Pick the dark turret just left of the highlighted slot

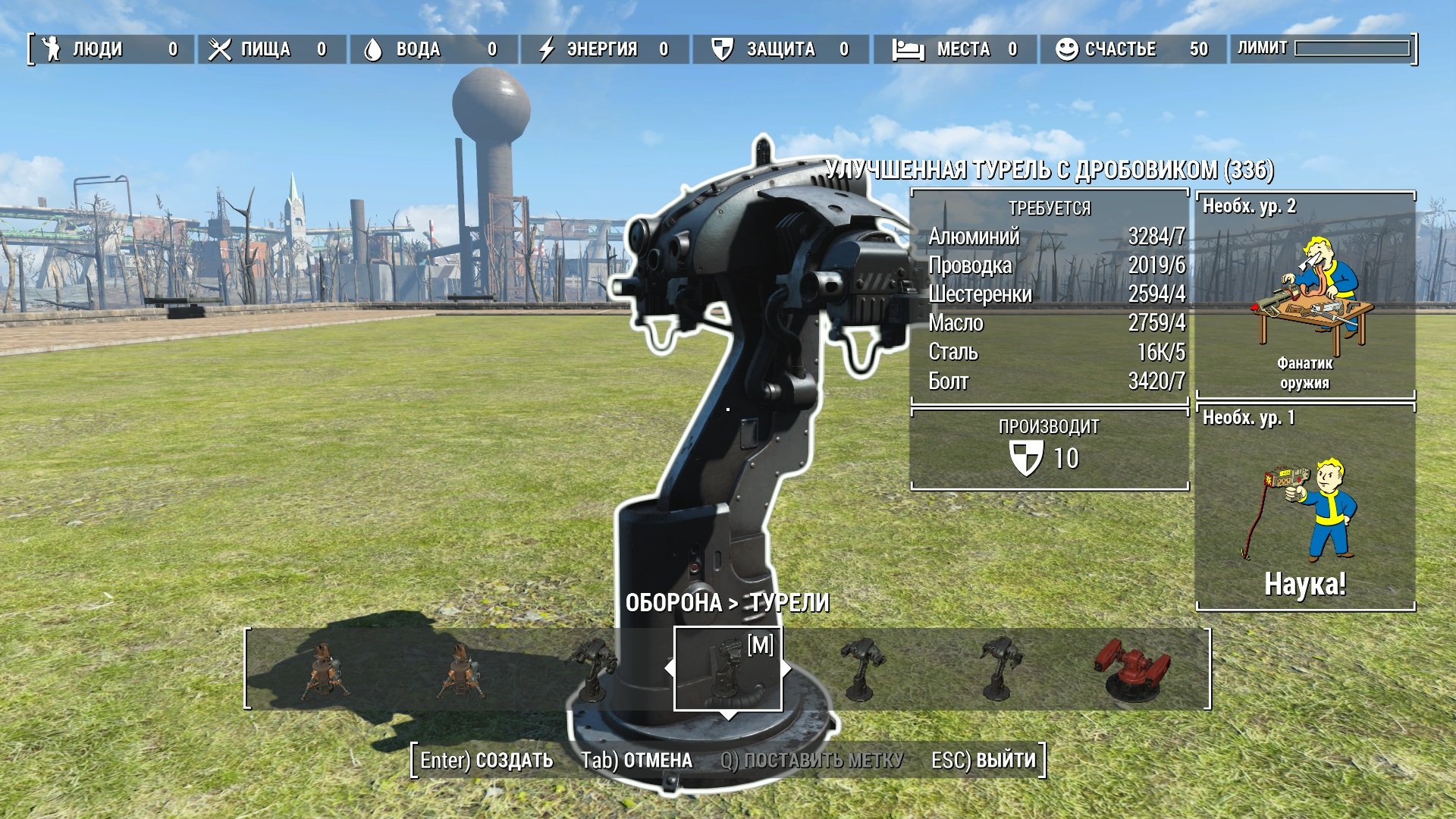[x=591, y=669]
